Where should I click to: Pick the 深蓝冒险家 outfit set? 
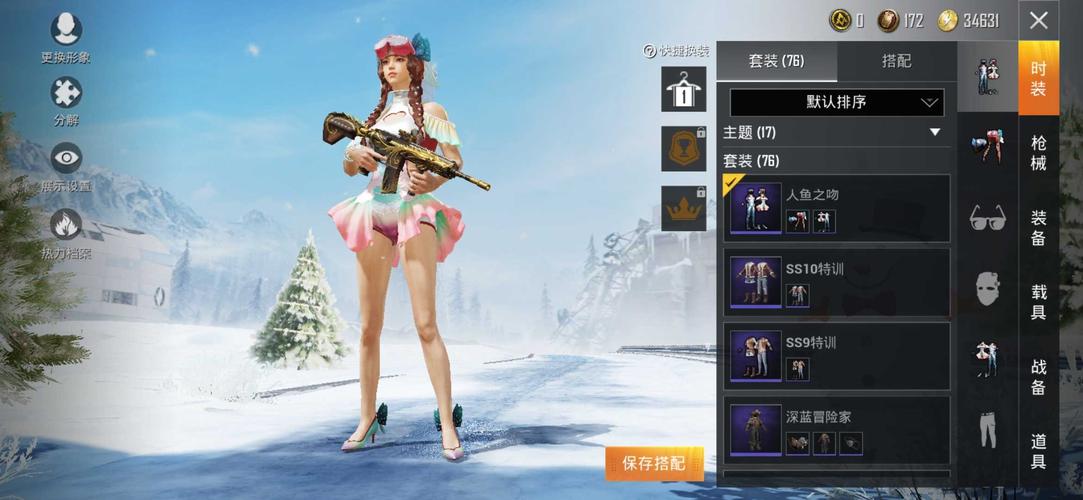(x=836, y=430)
